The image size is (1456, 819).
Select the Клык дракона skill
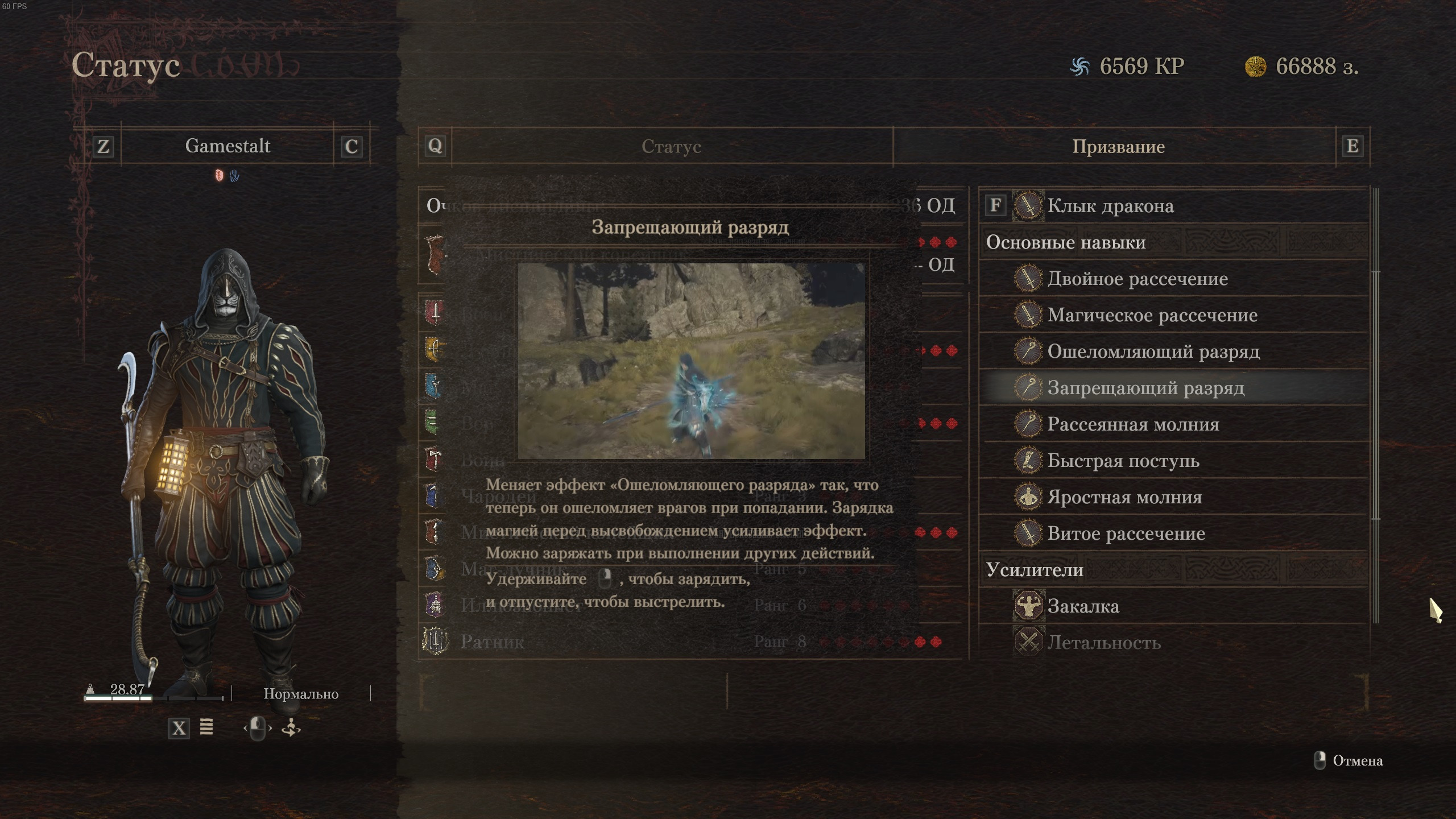[1110, 206]
